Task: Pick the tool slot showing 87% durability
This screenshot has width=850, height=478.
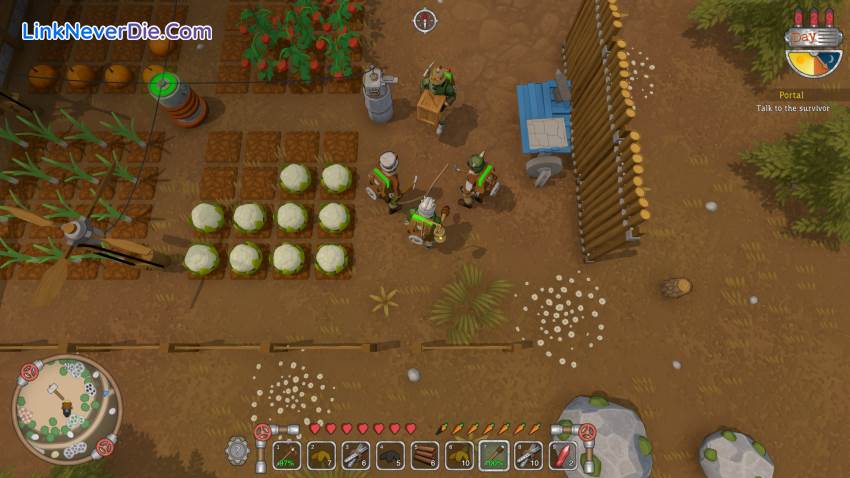Action: pos(288,456)
